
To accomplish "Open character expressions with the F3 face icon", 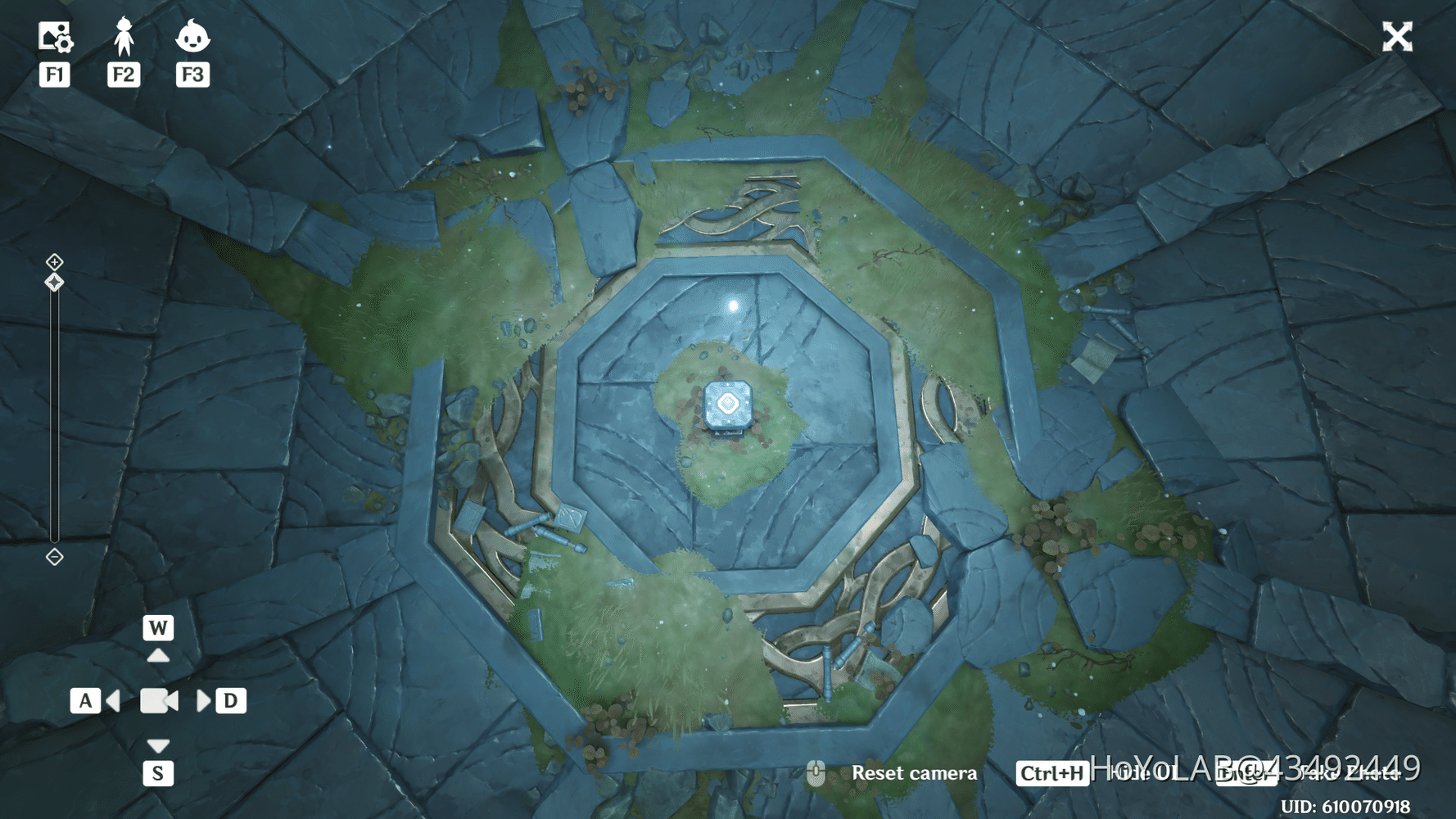I will [x=192, y=36].
